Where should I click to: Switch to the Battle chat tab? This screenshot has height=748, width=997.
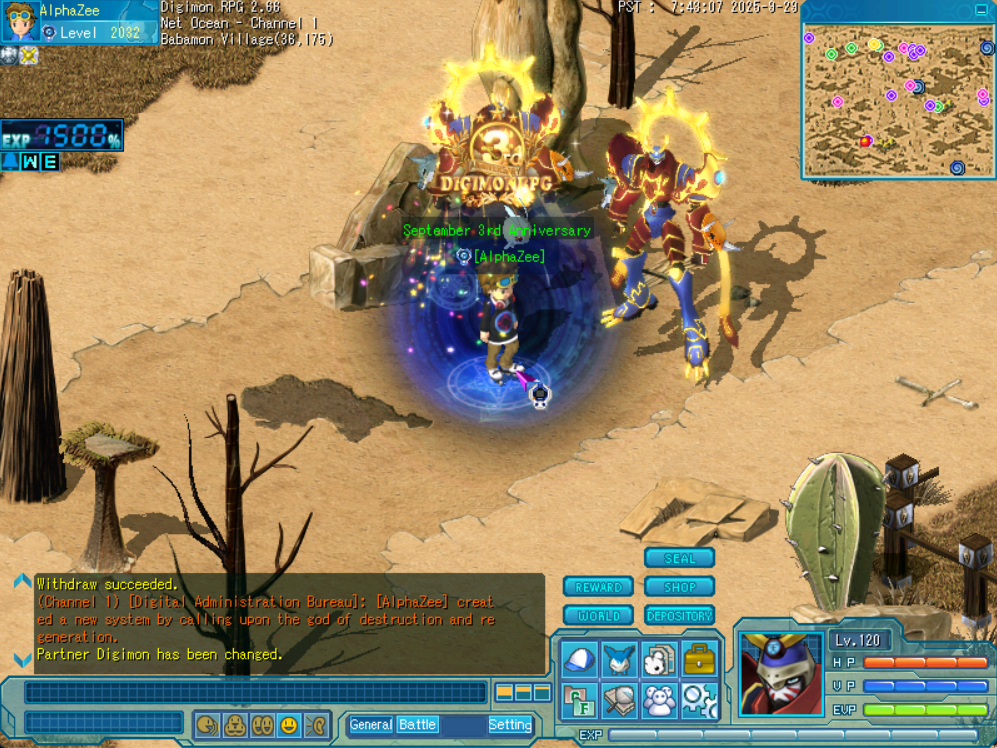pyautogui.click(x=417, y=725)
